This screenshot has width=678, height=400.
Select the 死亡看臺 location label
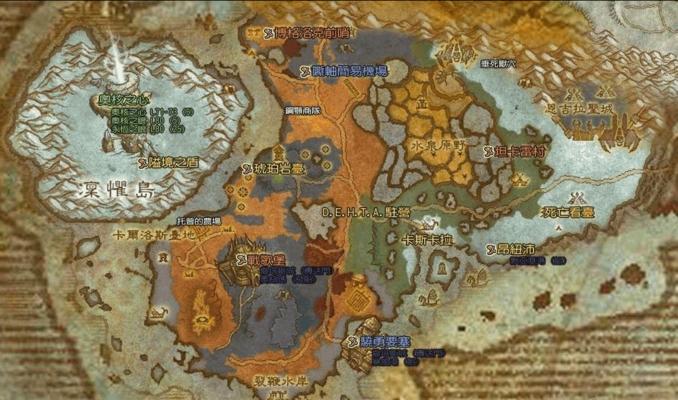567,212
